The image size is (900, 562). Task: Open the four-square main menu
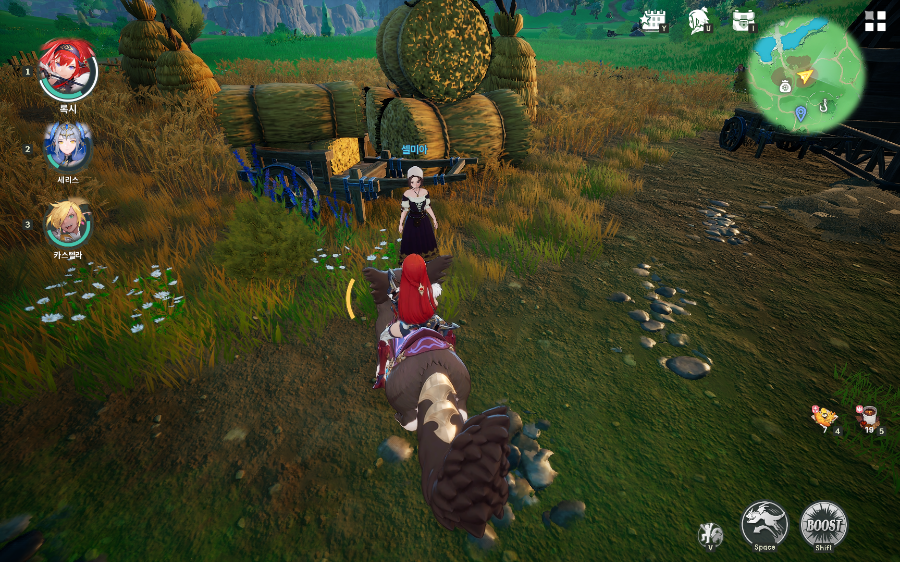point(875,22)
